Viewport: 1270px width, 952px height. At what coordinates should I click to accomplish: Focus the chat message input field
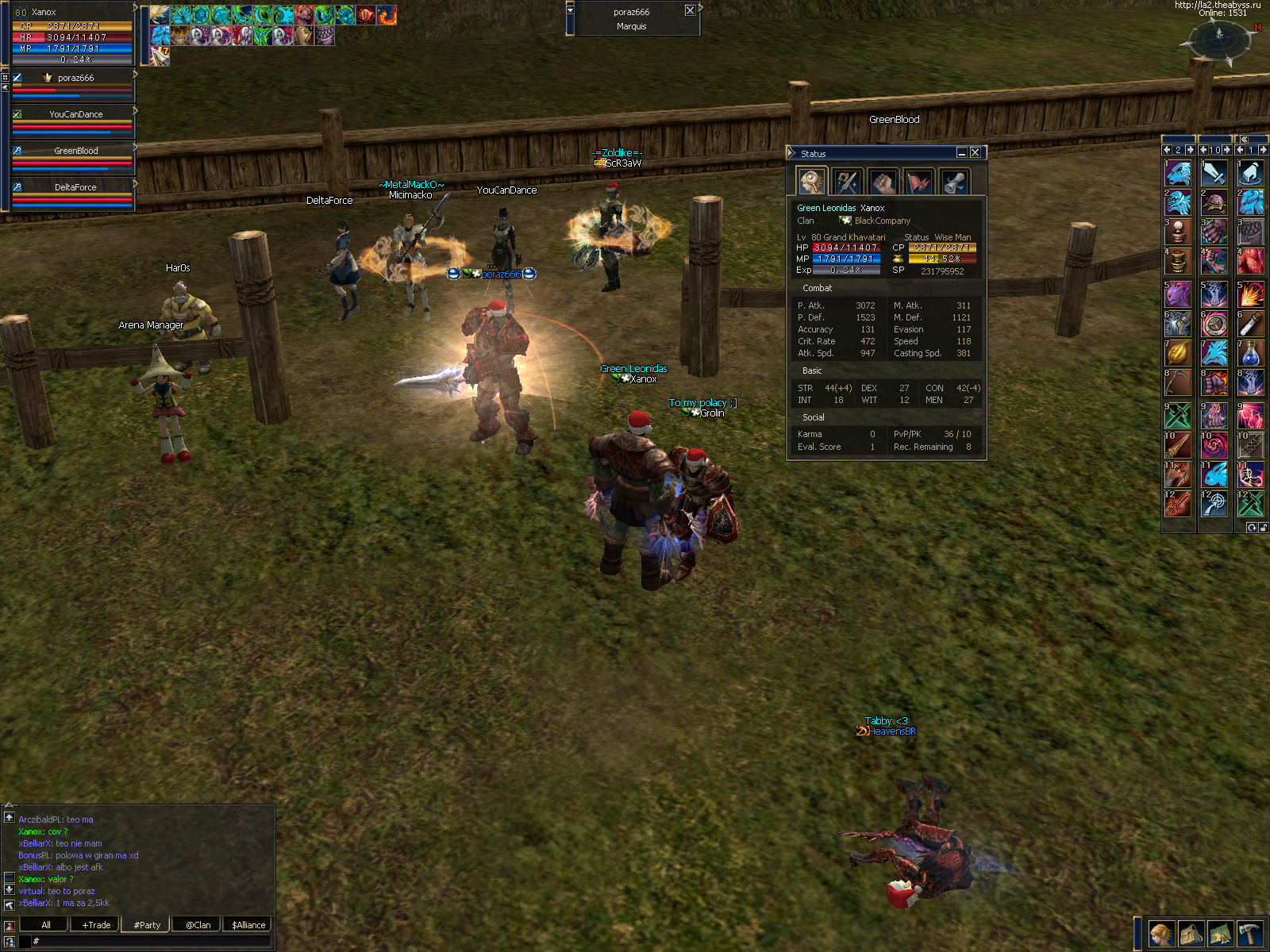click(x=151, y=942)
